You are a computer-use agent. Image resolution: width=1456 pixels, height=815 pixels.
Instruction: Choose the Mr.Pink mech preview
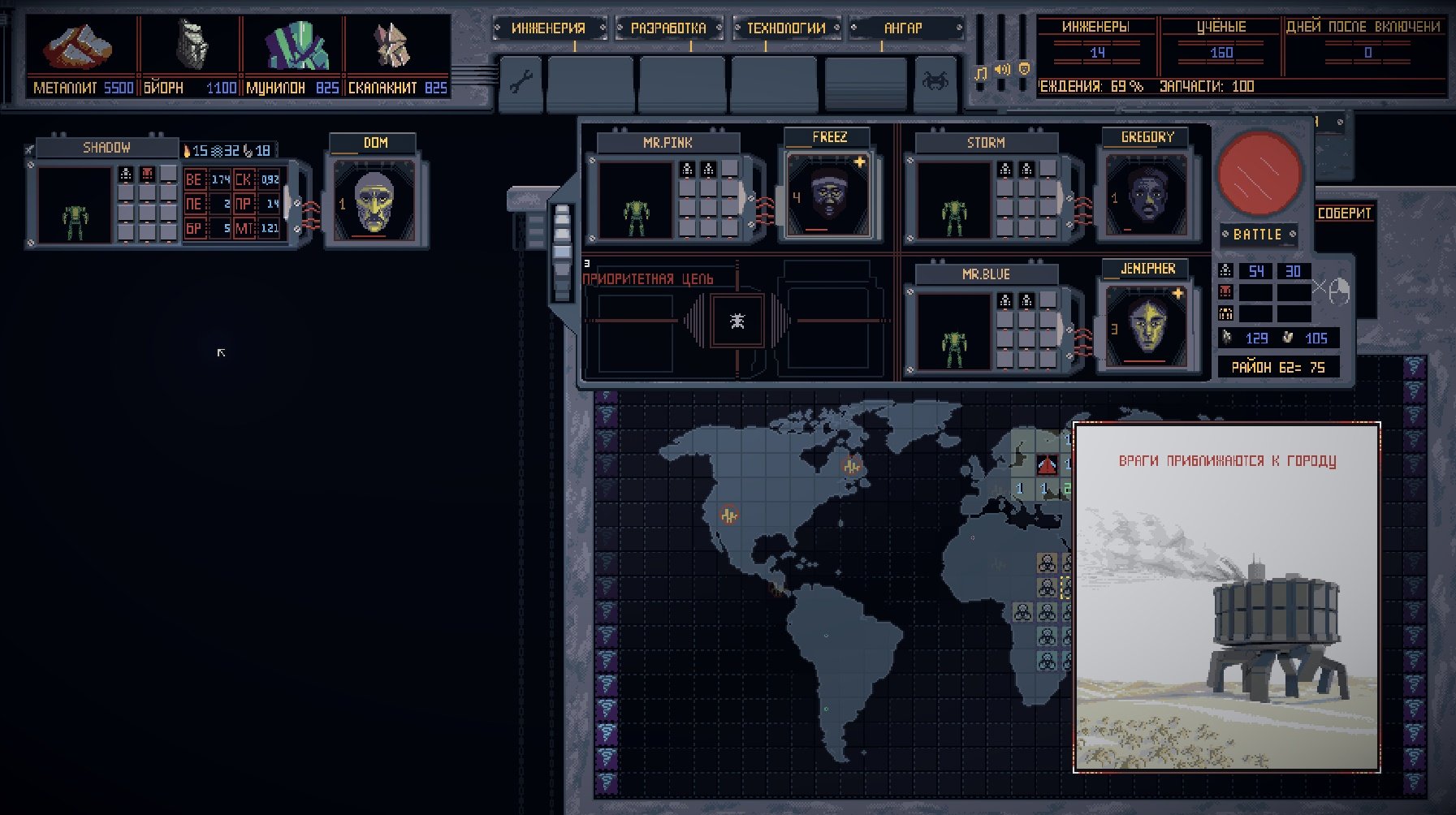coord(635,201)
